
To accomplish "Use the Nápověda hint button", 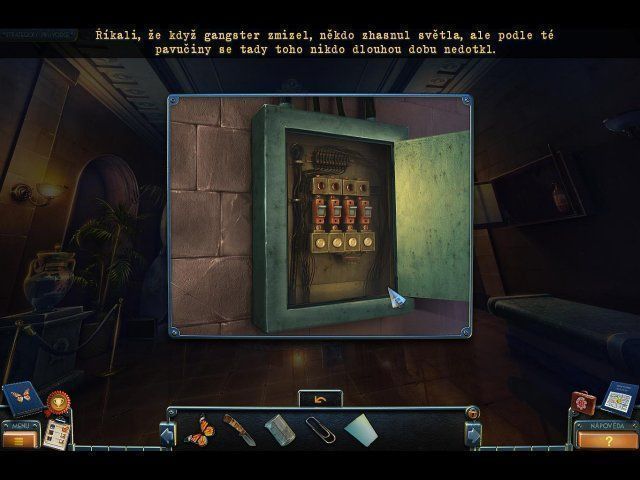I will pos(609,439).
